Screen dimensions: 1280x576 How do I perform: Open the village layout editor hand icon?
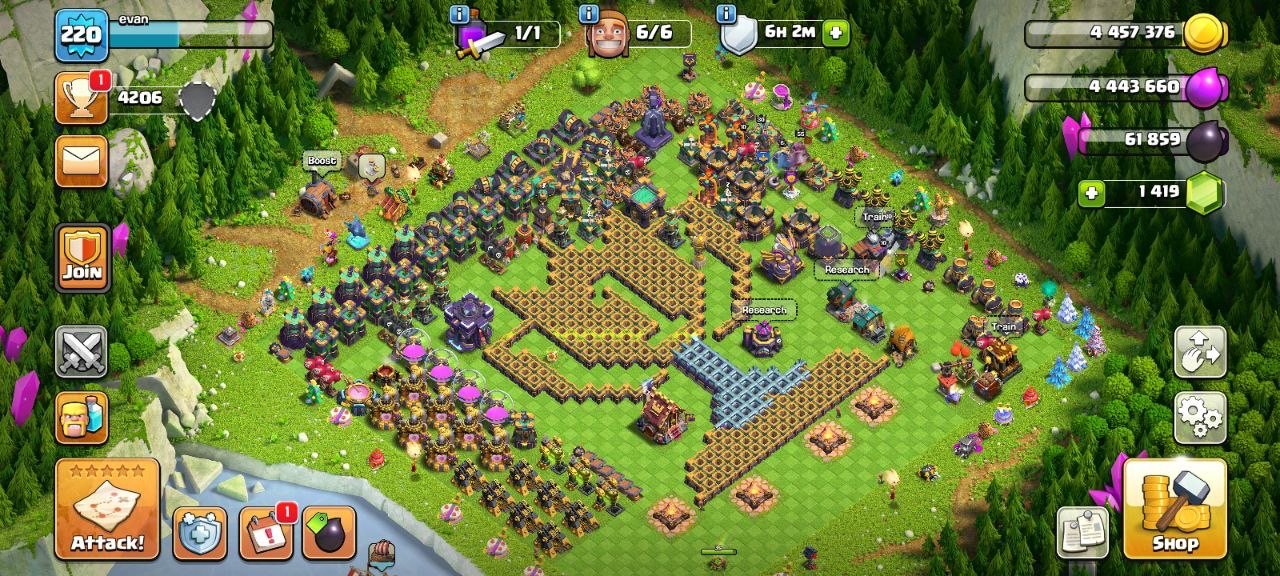pos(1200,352)
